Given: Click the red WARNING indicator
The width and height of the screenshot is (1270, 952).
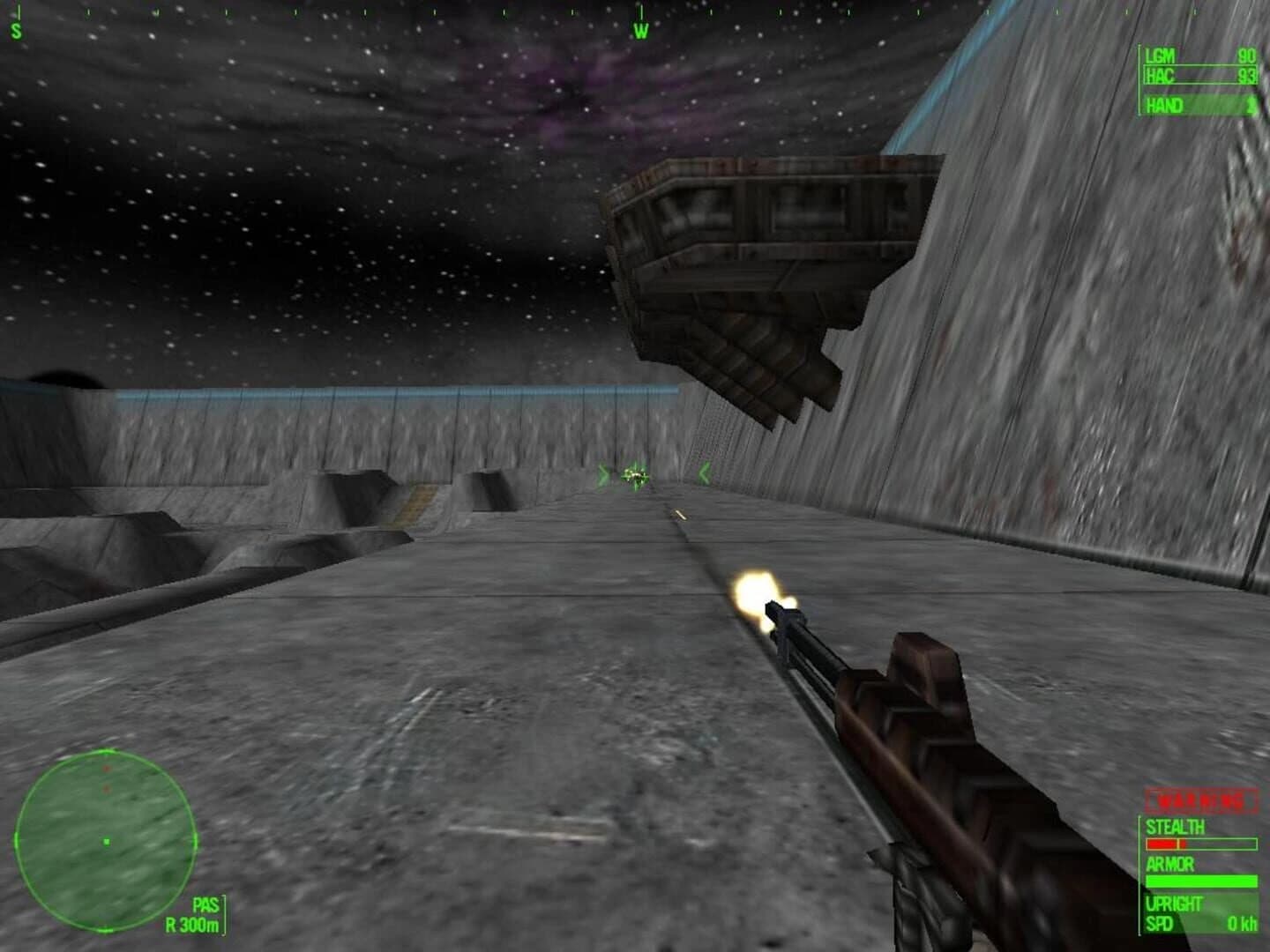Looking at the screenshot, I should coord(1199,798).
